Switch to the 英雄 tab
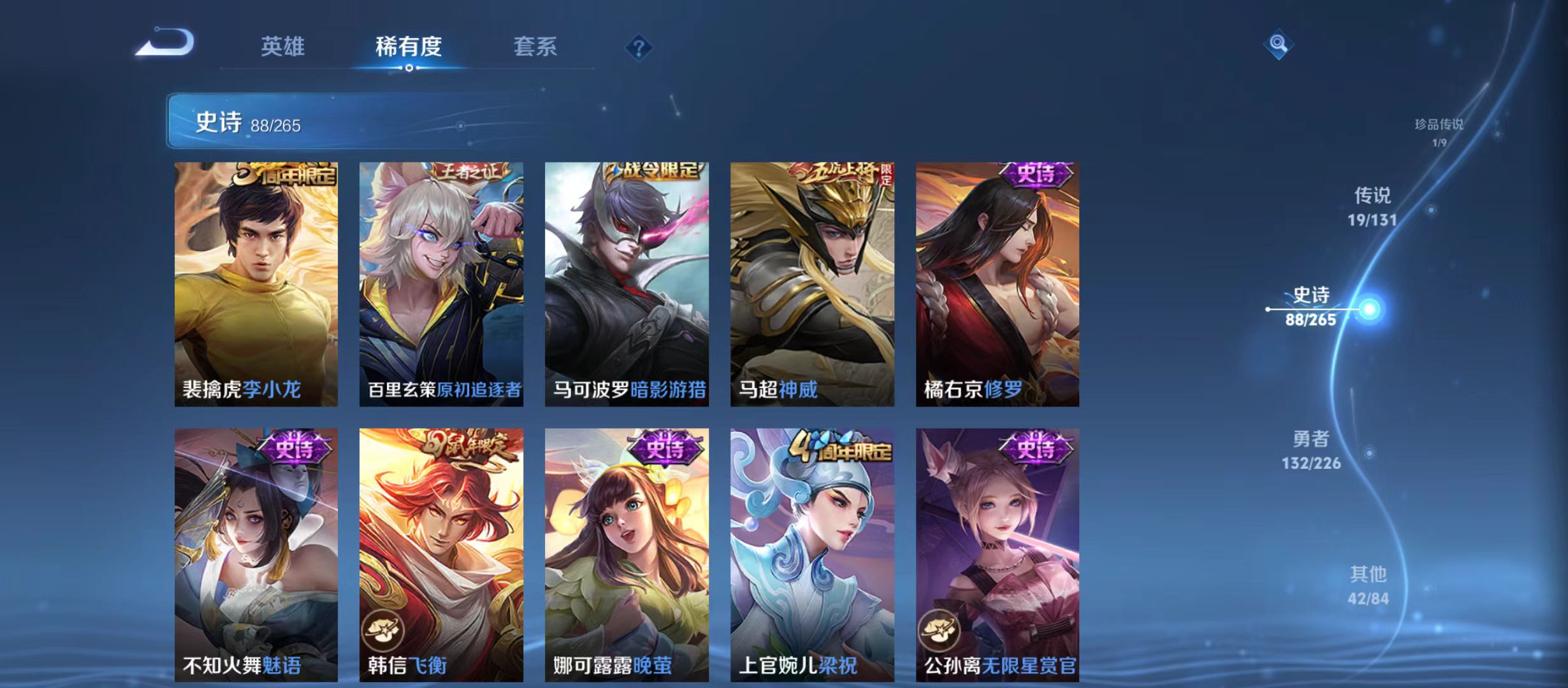Viewport: 1568px width, 688px height. click(283, 46)
